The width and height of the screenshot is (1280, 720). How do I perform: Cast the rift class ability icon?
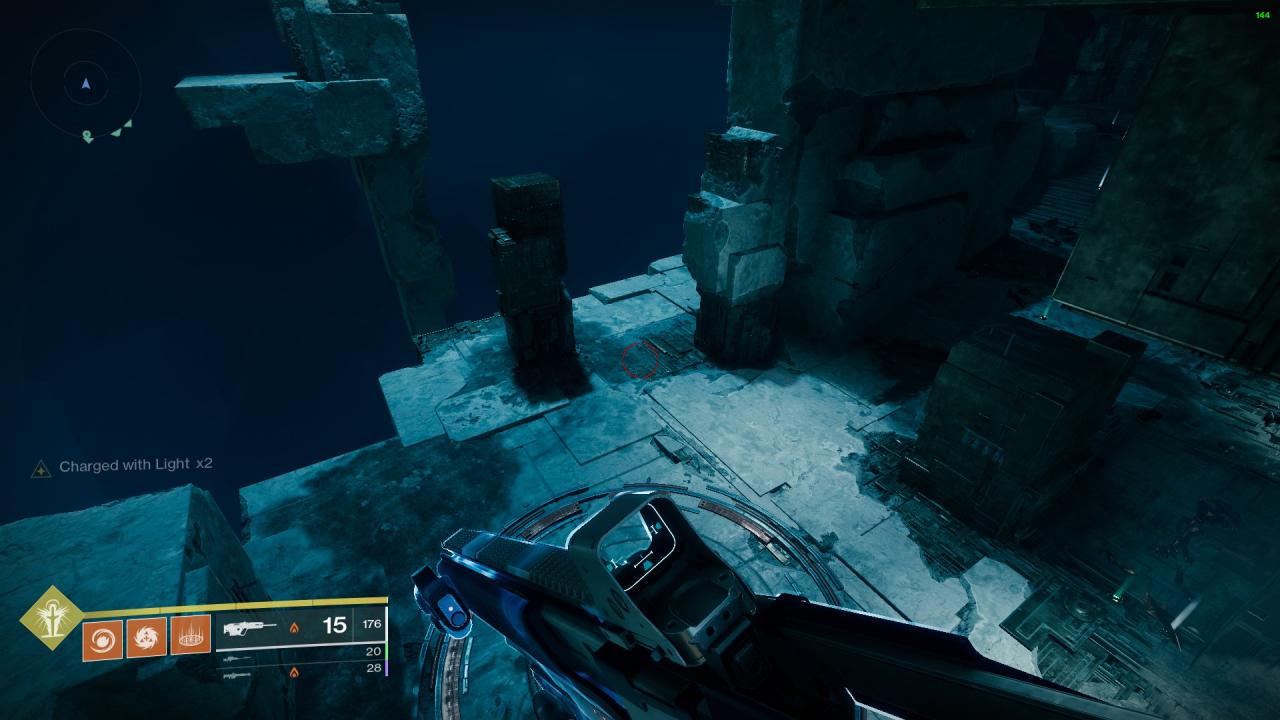190,635
